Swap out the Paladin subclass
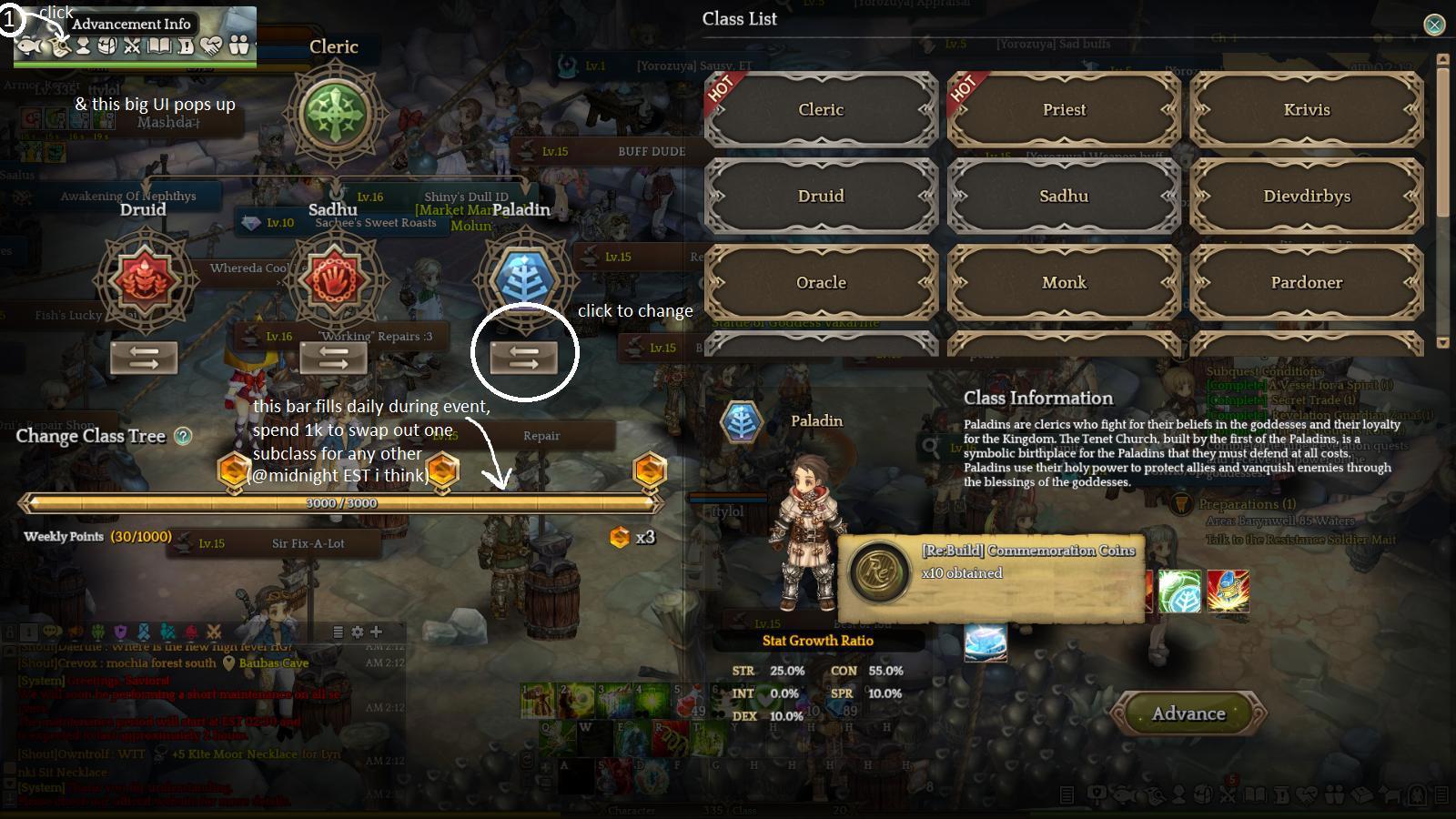Viewport: 1456px width, 819px height. (x=524, y=359)
